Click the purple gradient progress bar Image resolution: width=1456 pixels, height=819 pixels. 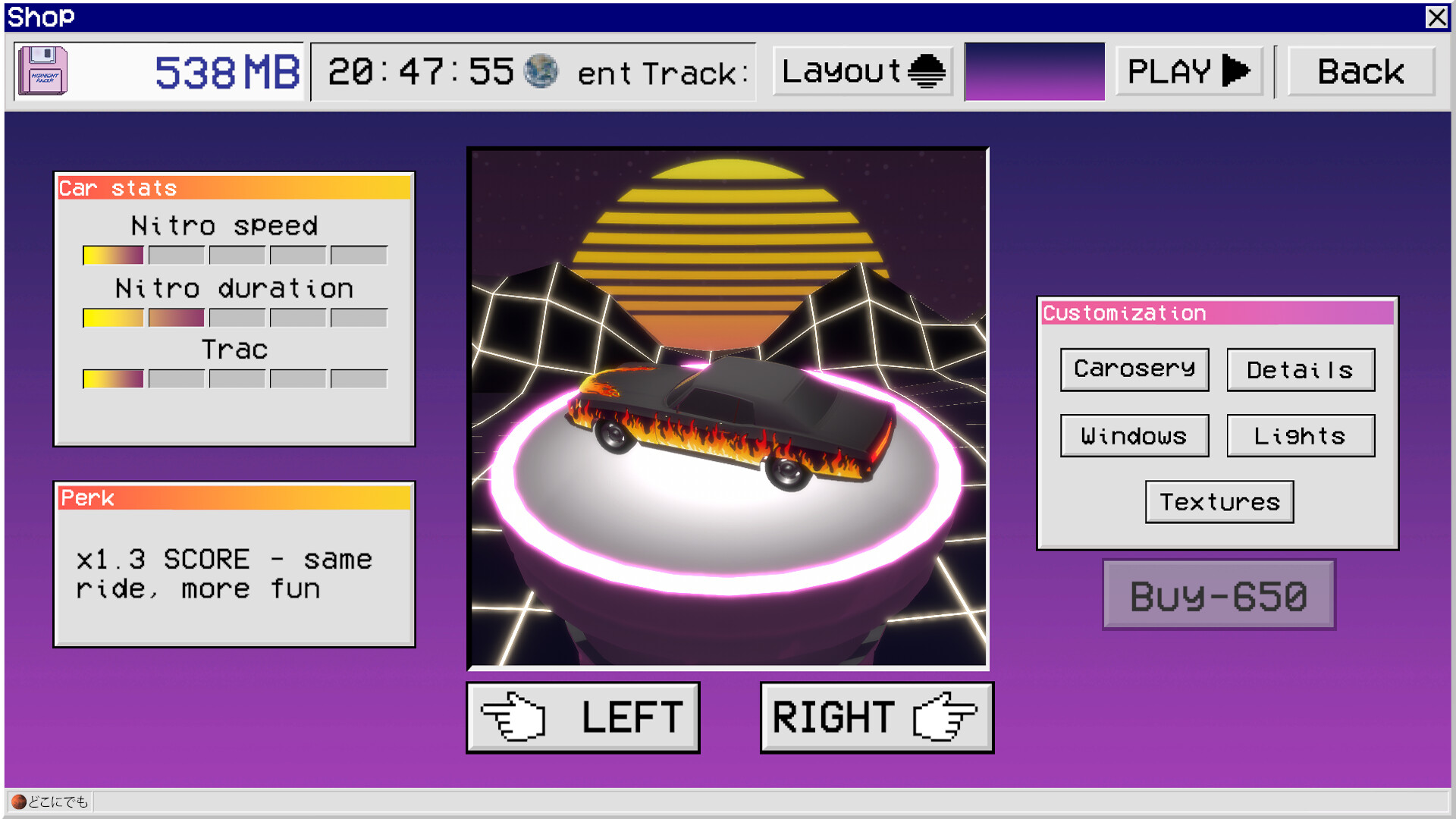[1037, 71]
